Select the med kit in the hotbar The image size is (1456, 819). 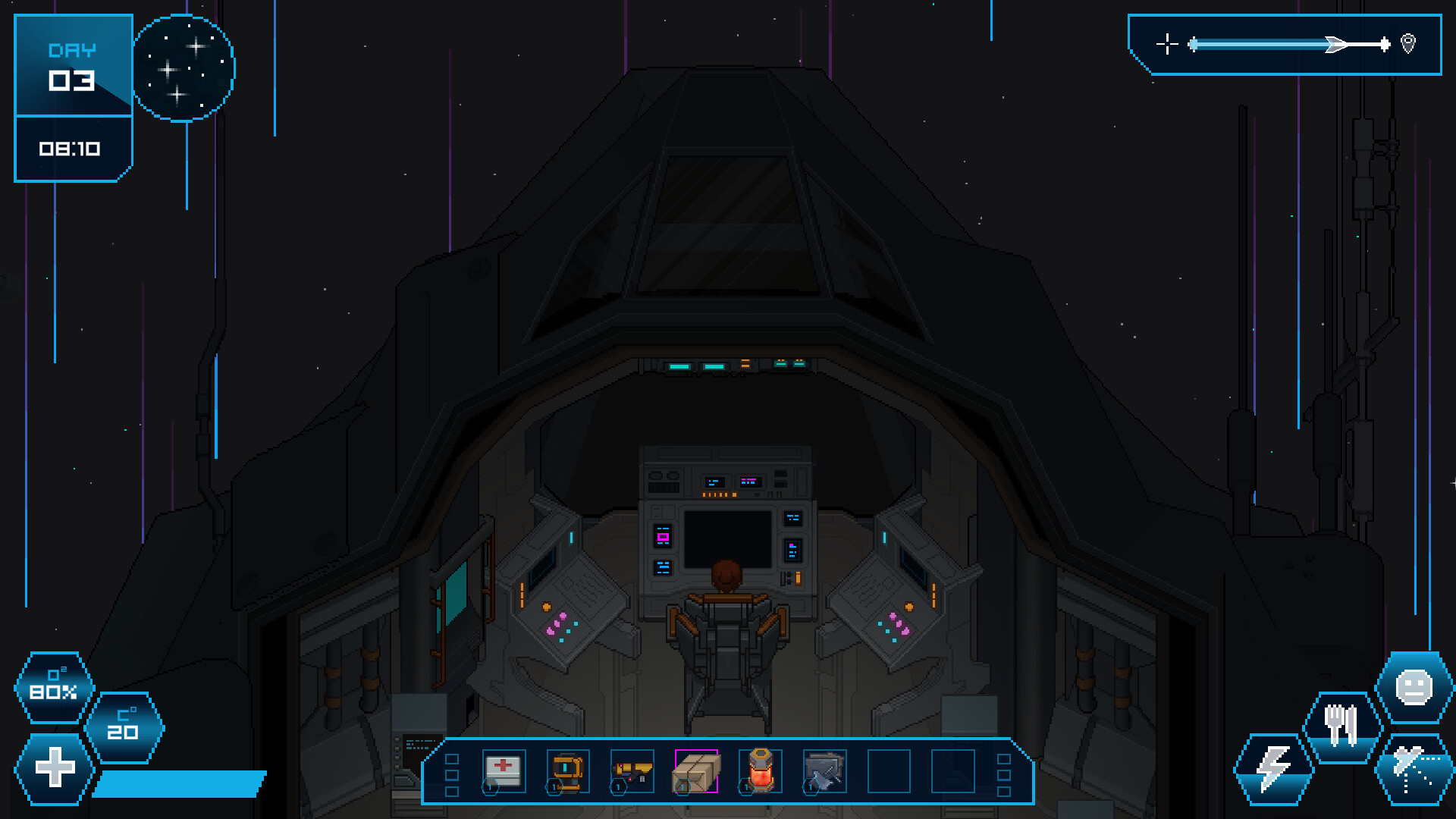point(503,770)
